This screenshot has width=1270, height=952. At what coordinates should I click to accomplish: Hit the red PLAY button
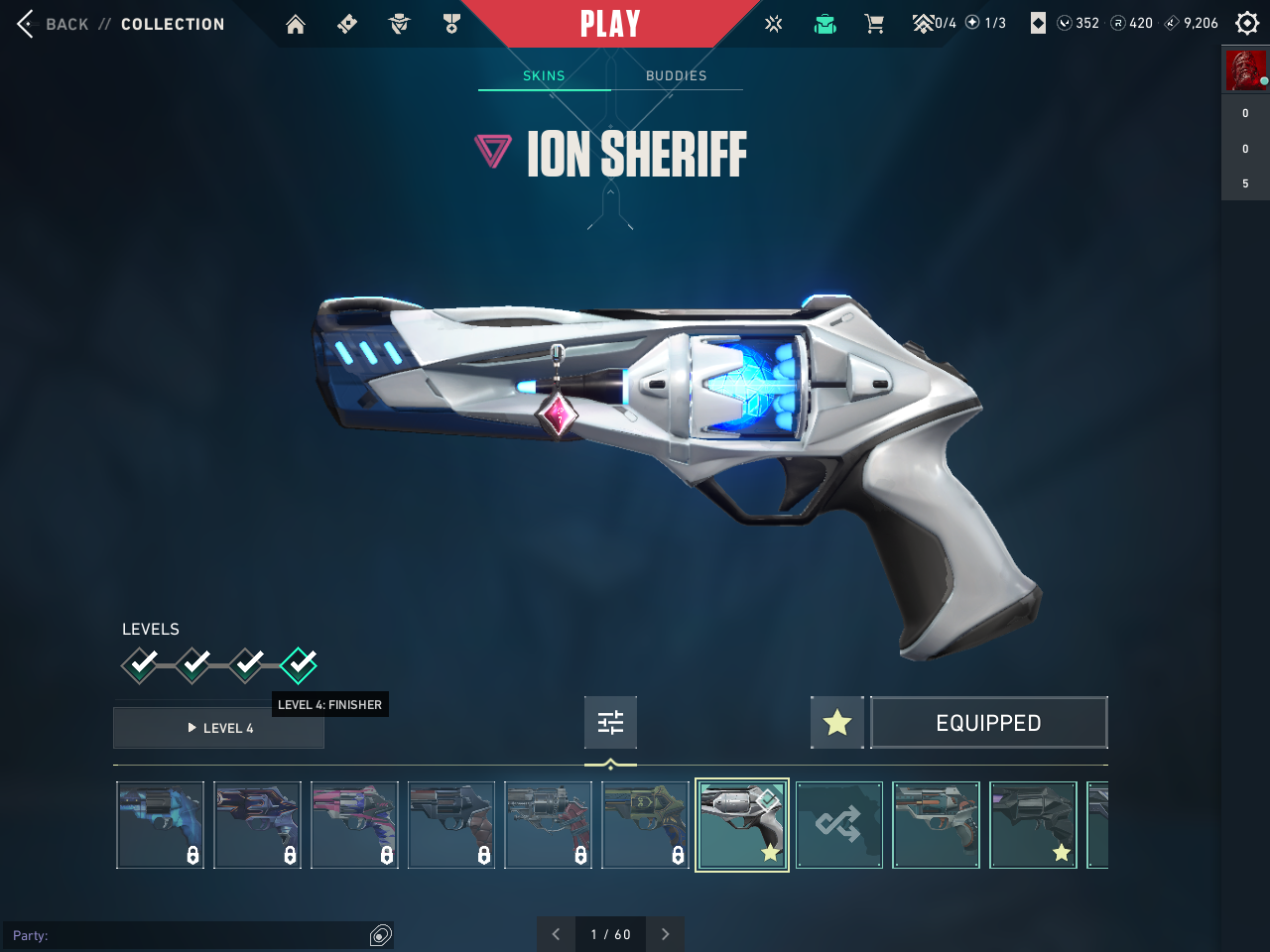click(x=610, y=24)
